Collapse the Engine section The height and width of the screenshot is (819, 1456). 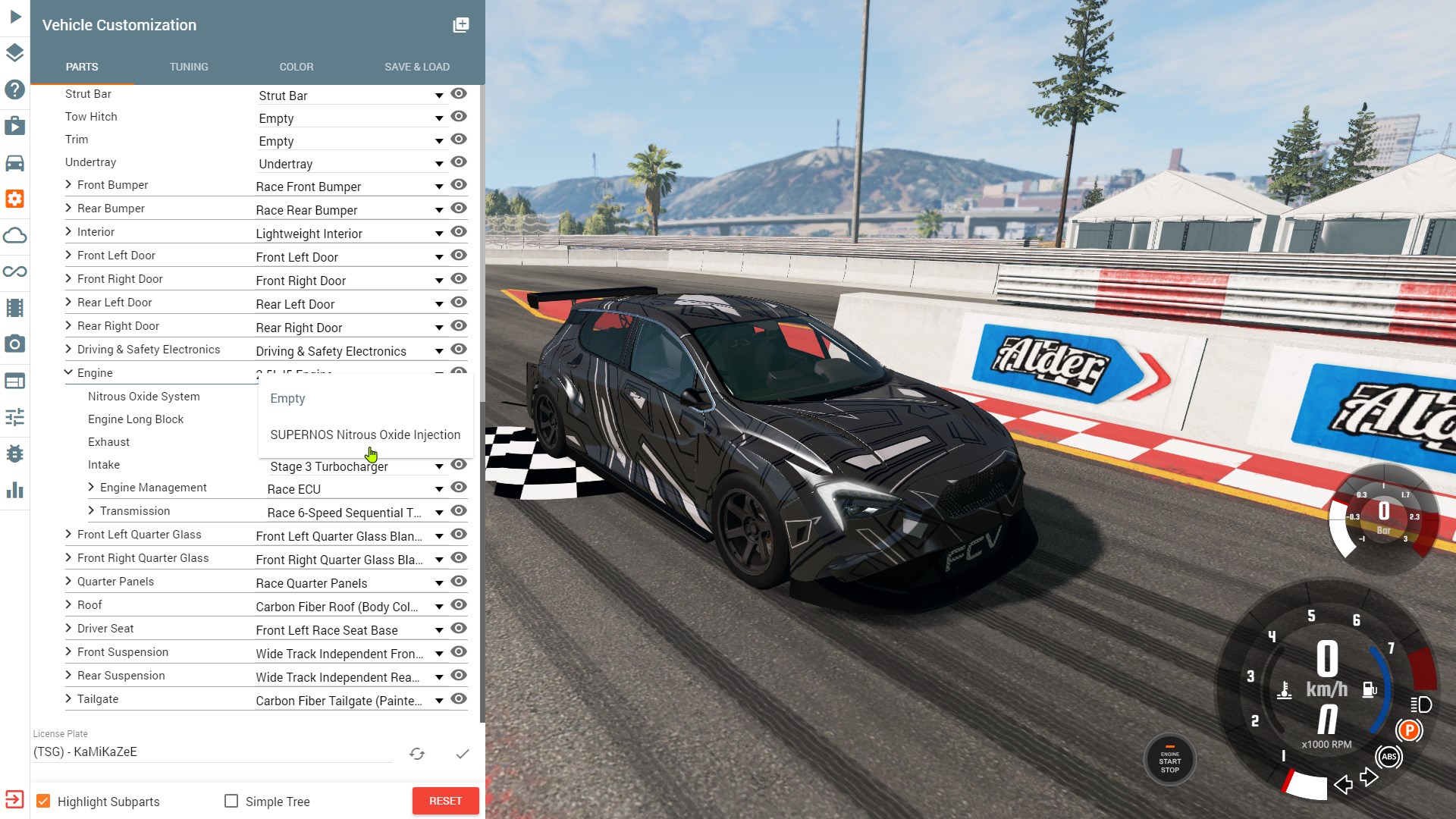click(x=67, y=372)
